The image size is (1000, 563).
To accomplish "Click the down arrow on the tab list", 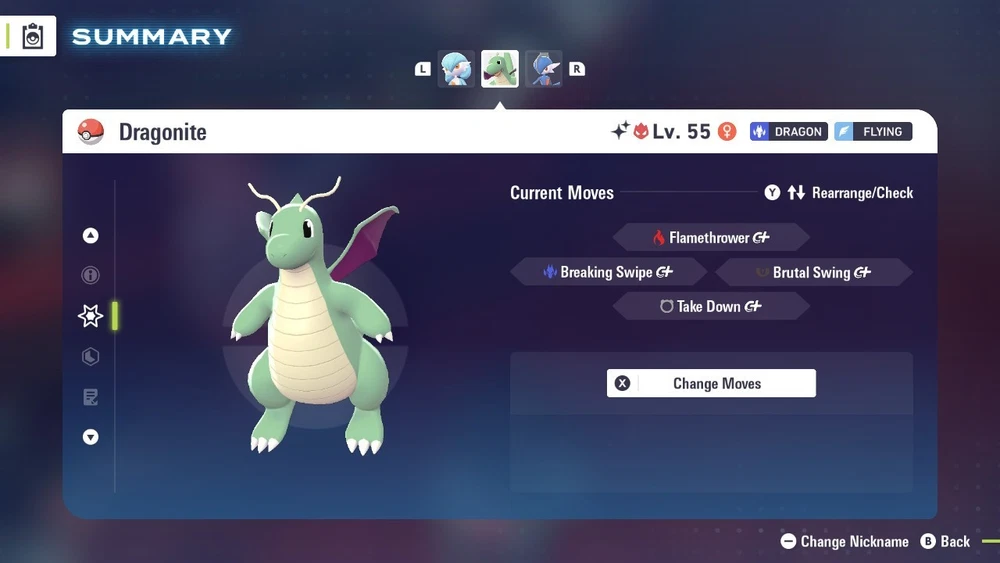I will (x=91, y=437).
